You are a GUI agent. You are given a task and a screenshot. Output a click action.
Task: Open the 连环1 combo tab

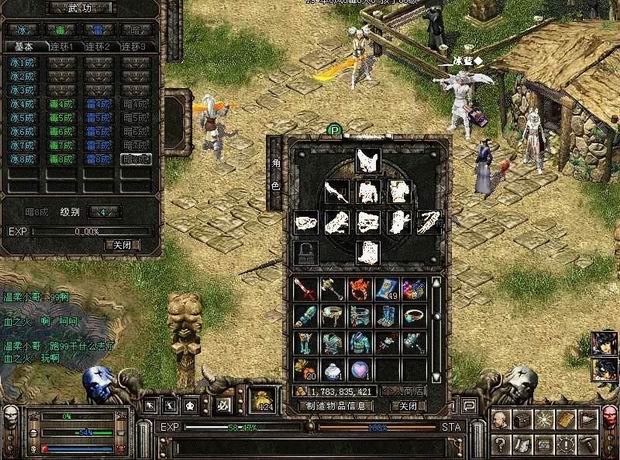pyautogui.click(x=60, y=46)
